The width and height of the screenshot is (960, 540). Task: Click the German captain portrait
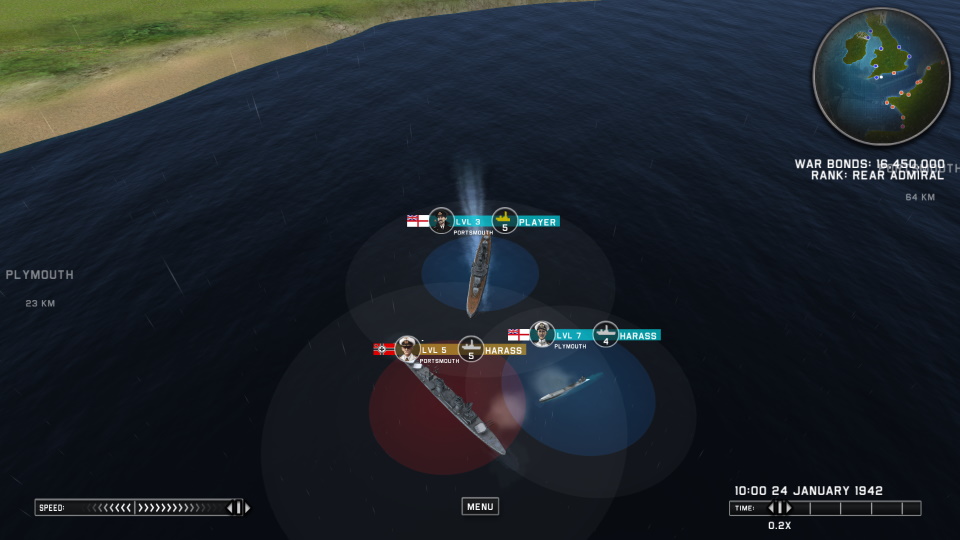point(406,348)
